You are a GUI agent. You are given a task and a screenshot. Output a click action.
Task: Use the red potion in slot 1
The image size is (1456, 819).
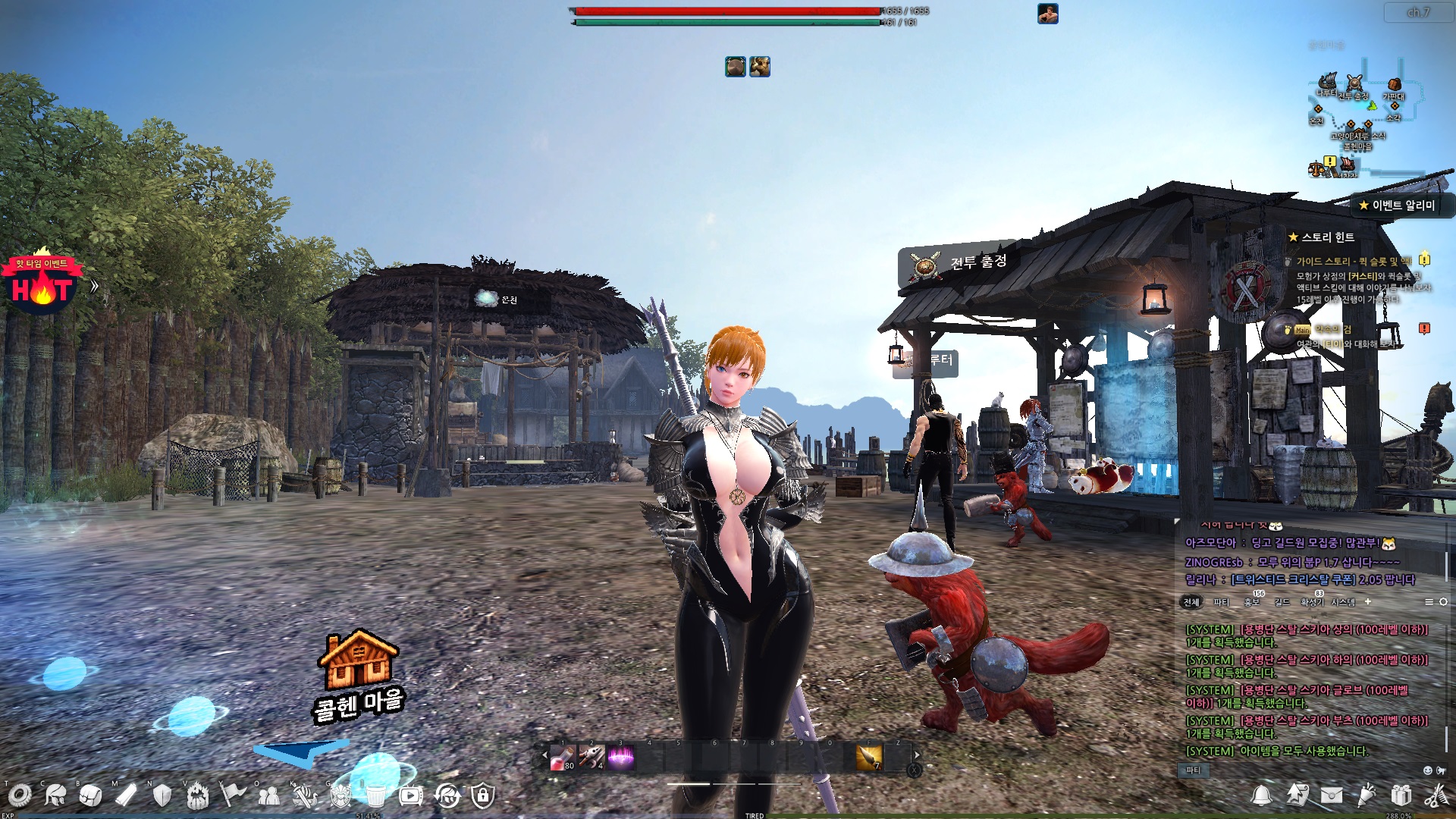click(x=563, y=757)
